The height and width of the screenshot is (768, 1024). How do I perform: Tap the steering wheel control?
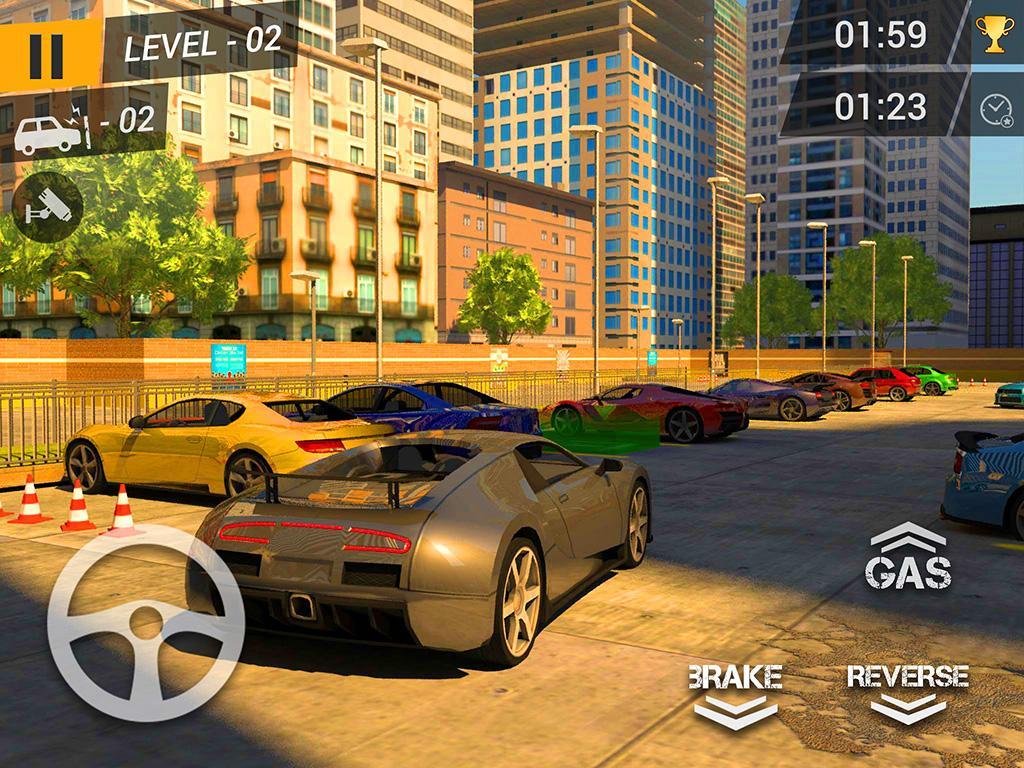pyautogui.click(x=146, y=622)
